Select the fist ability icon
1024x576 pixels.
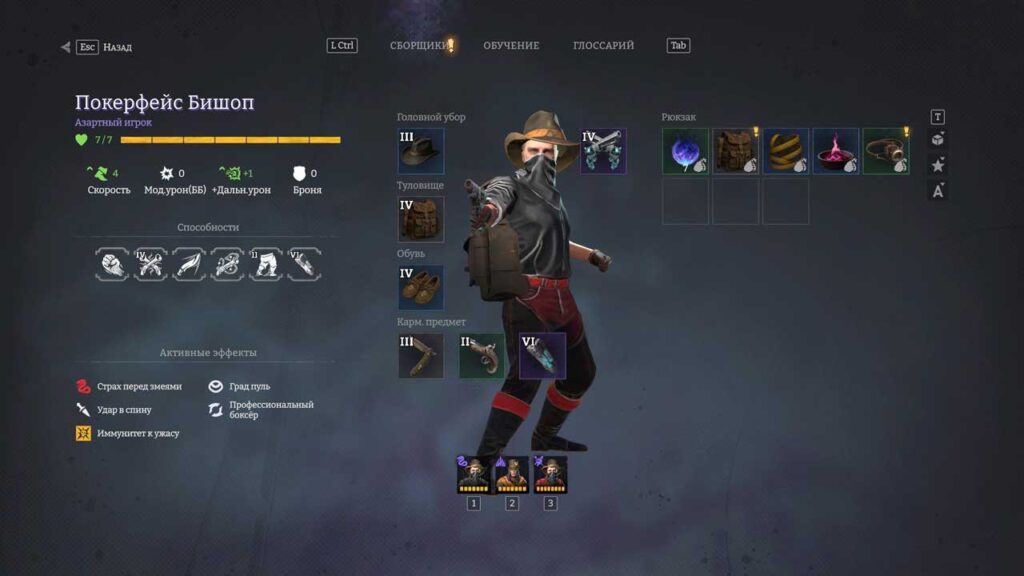pos(112,264)
